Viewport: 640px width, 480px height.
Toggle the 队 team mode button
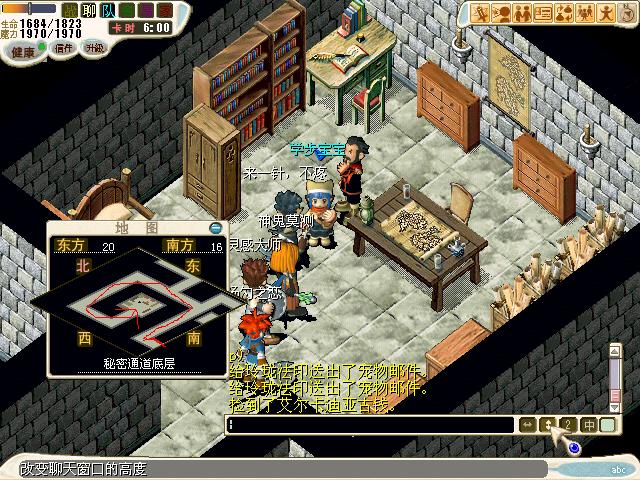107,9
